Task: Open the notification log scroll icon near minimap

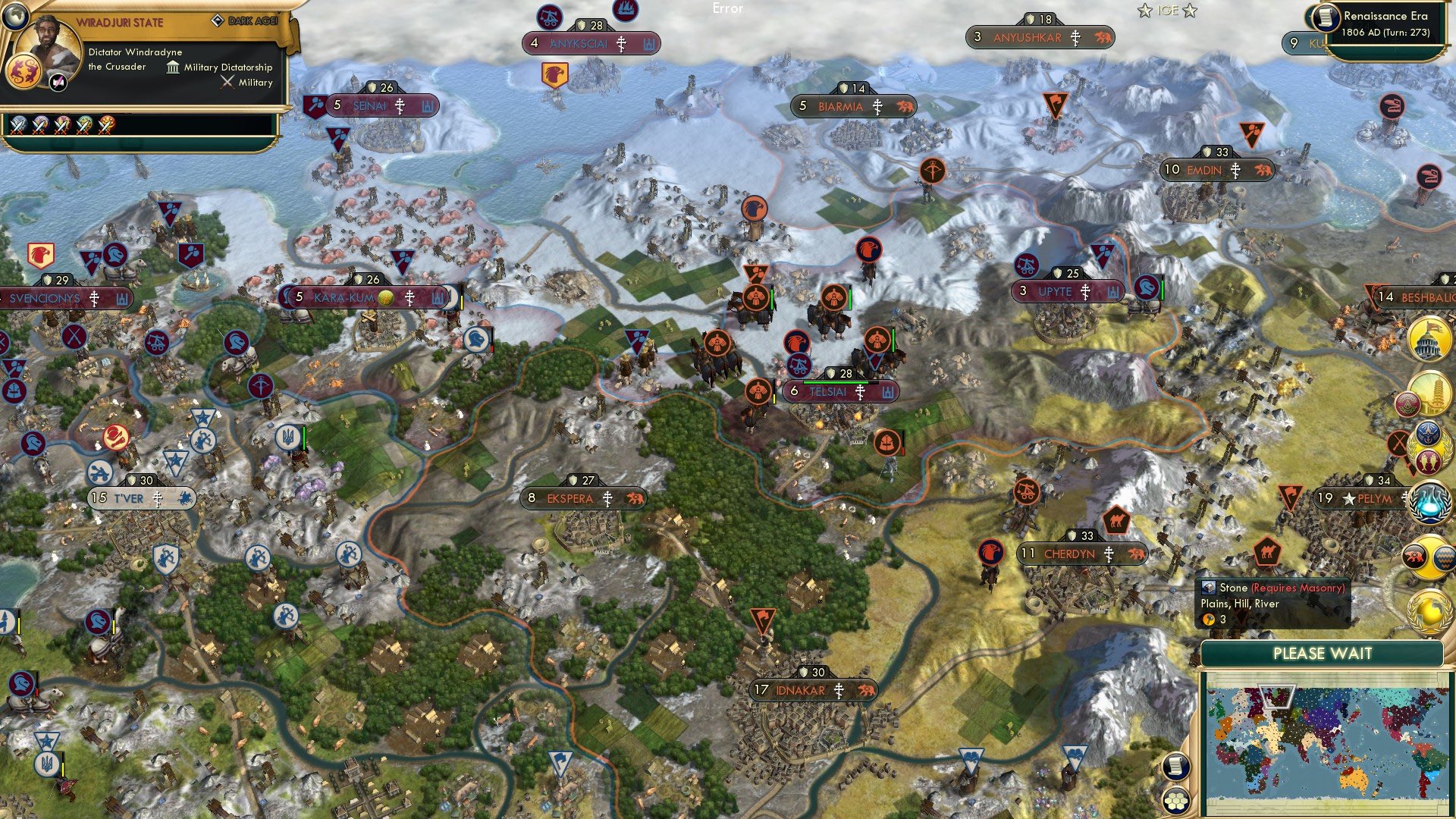Action: pos(1176,767)
